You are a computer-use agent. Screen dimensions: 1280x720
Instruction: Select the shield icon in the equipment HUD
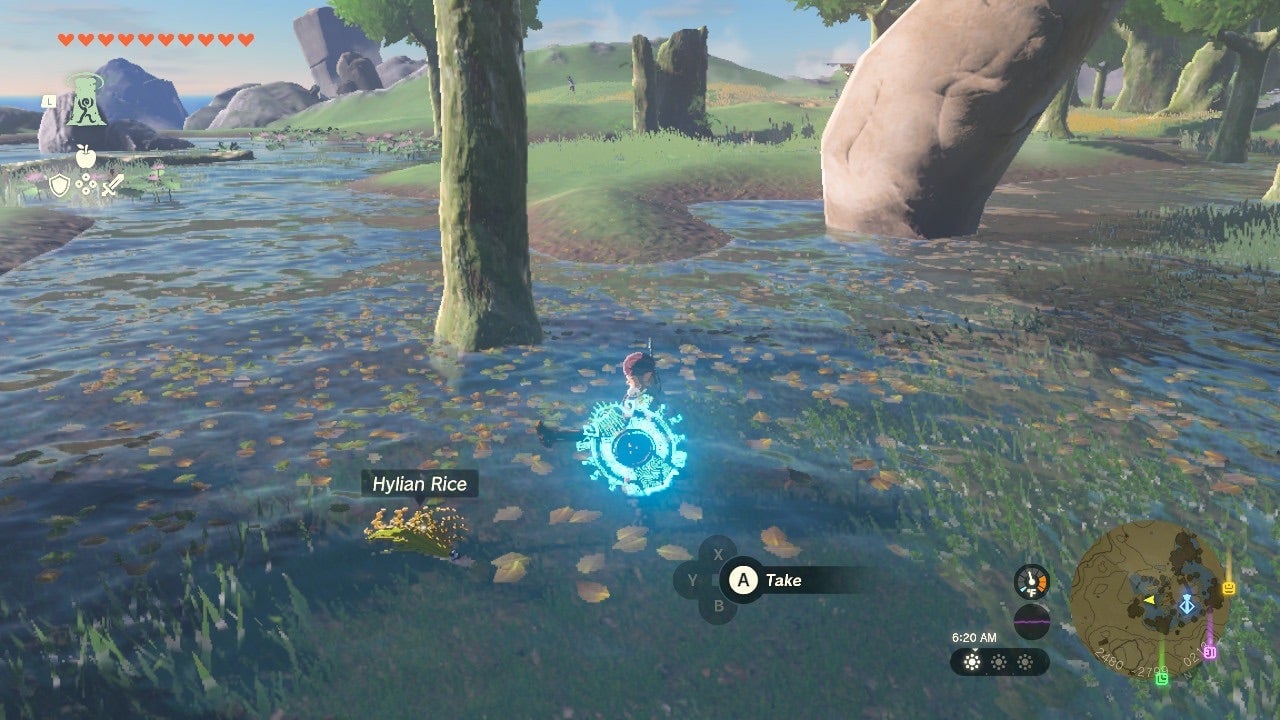[x=60, y=184]
